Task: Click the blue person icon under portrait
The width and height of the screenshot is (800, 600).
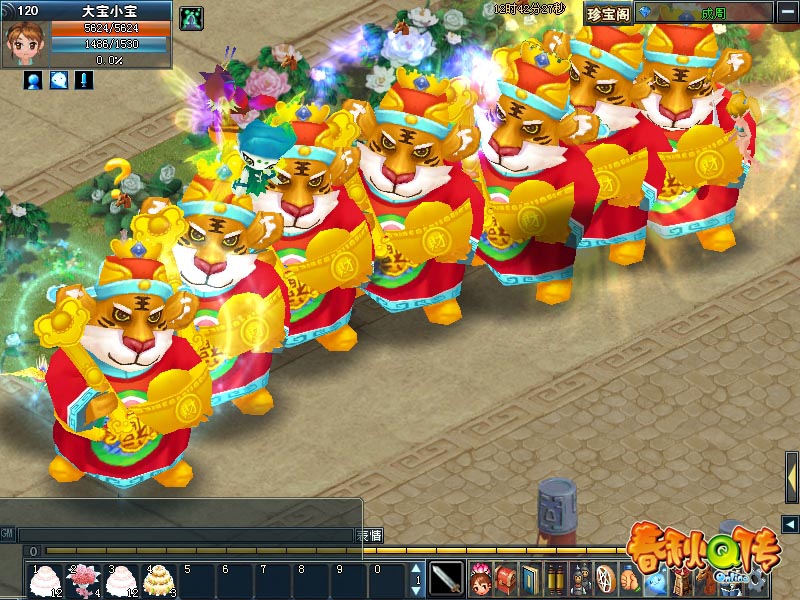Action: [x=33, y=80]
